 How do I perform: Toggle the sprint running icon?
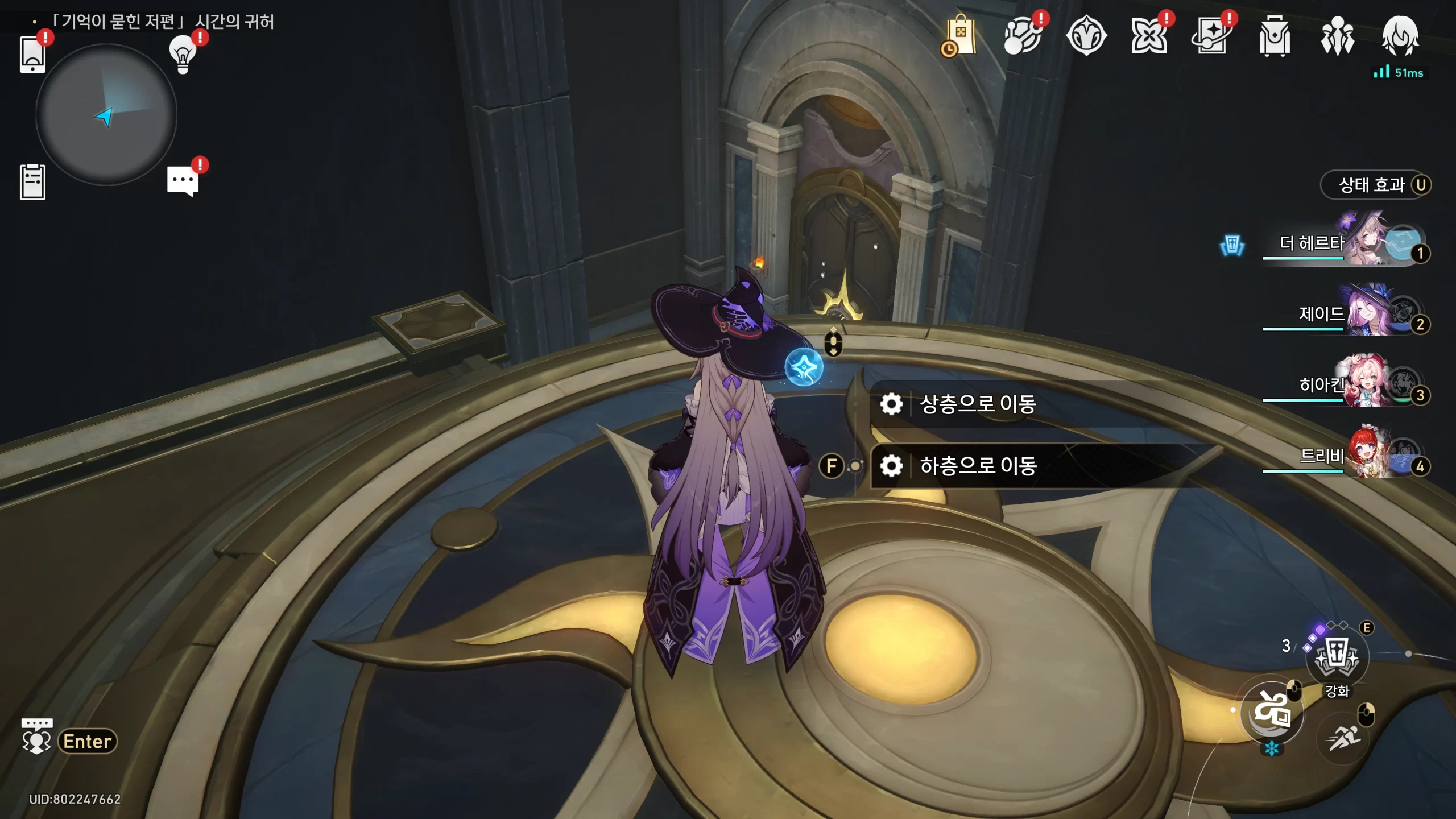pyautogui.click(x=1344, y=738)
